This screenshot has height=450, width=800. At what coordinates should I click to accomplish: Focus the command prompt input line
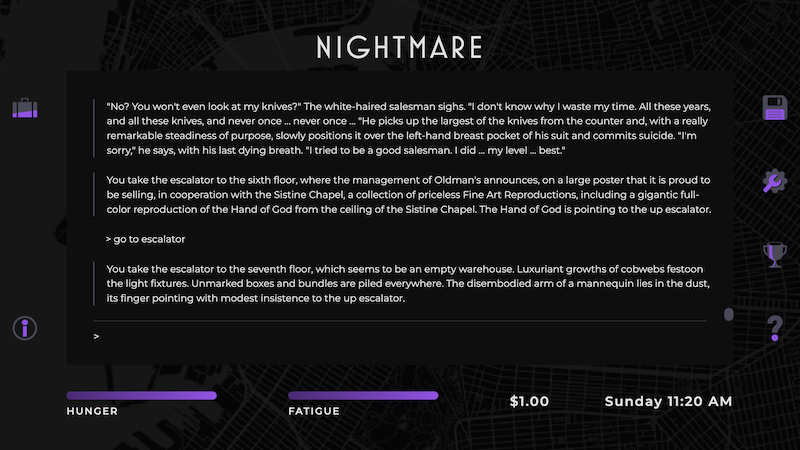[x=400, y=337]
